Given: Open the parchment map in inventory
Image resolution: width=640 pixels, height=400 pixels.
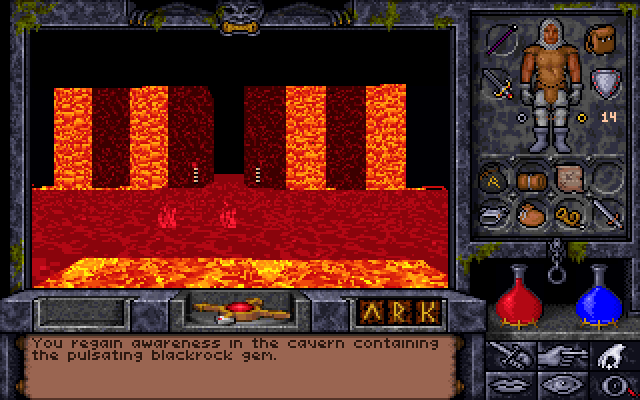Looking at the screenshot, I should pos(569,178).
